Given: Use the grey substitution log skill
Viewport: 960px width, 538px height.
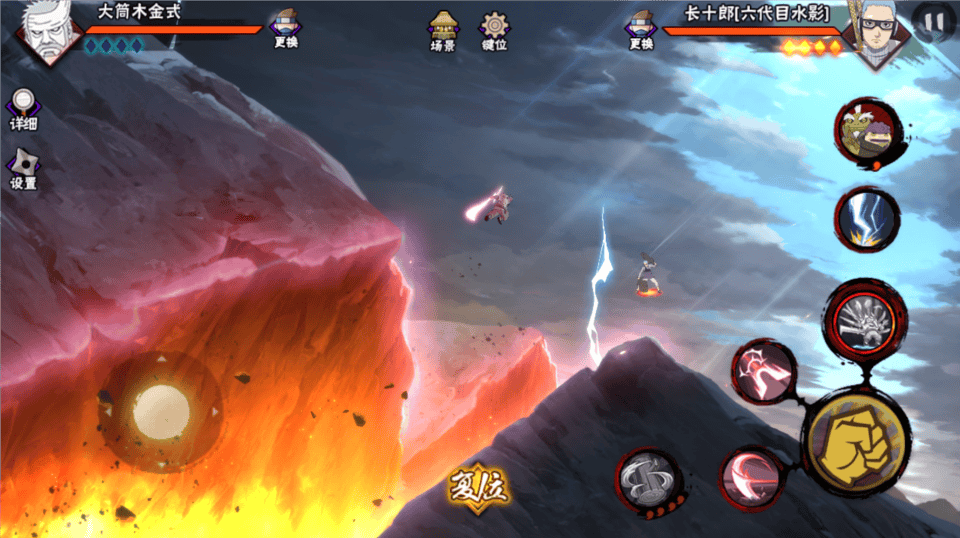Looking at the screenshot, I should (x=649, y=482).
